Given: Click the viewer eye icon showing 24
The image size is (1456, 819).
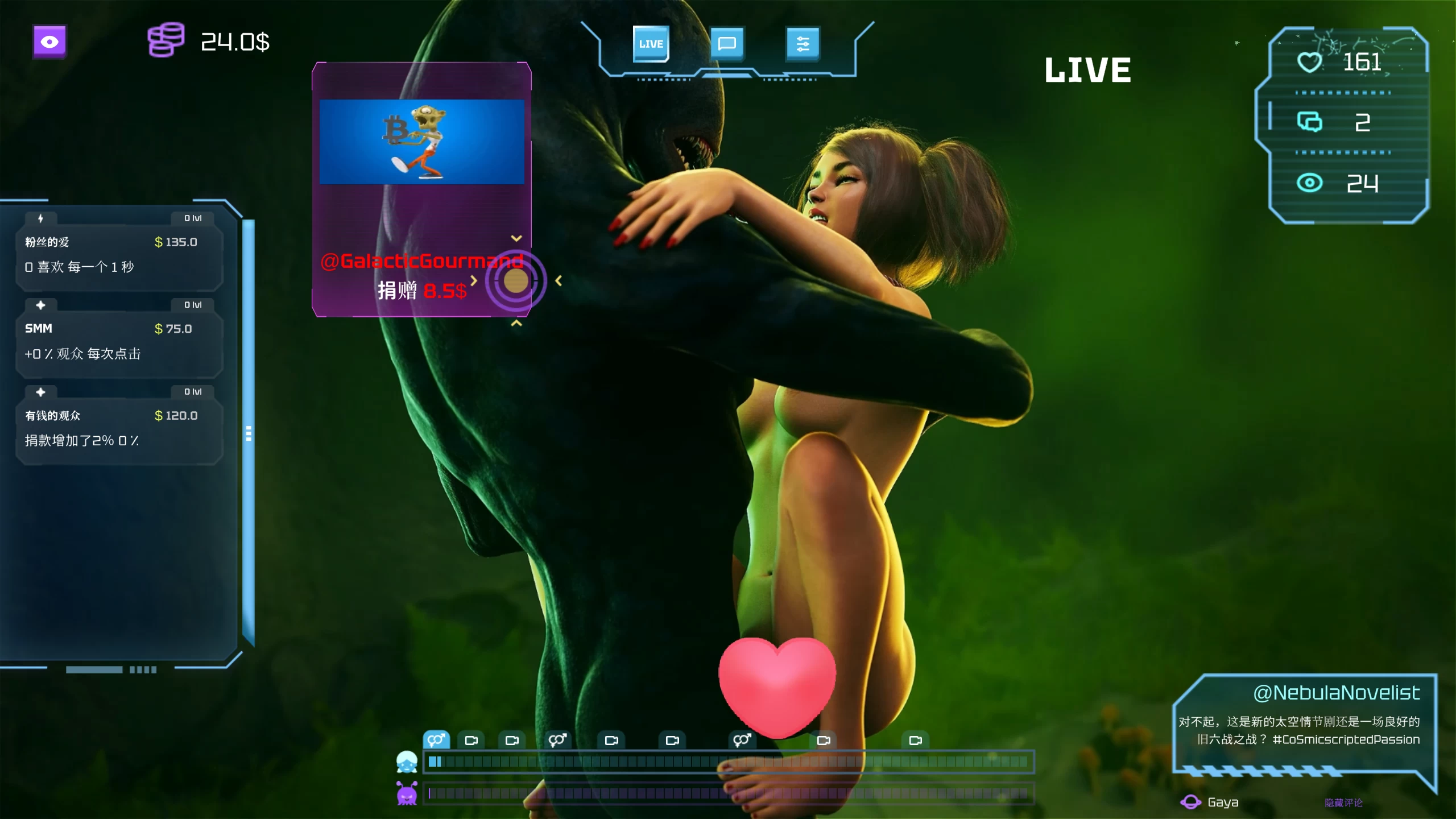Looking at the screenshot, I should click(1310, 184).
